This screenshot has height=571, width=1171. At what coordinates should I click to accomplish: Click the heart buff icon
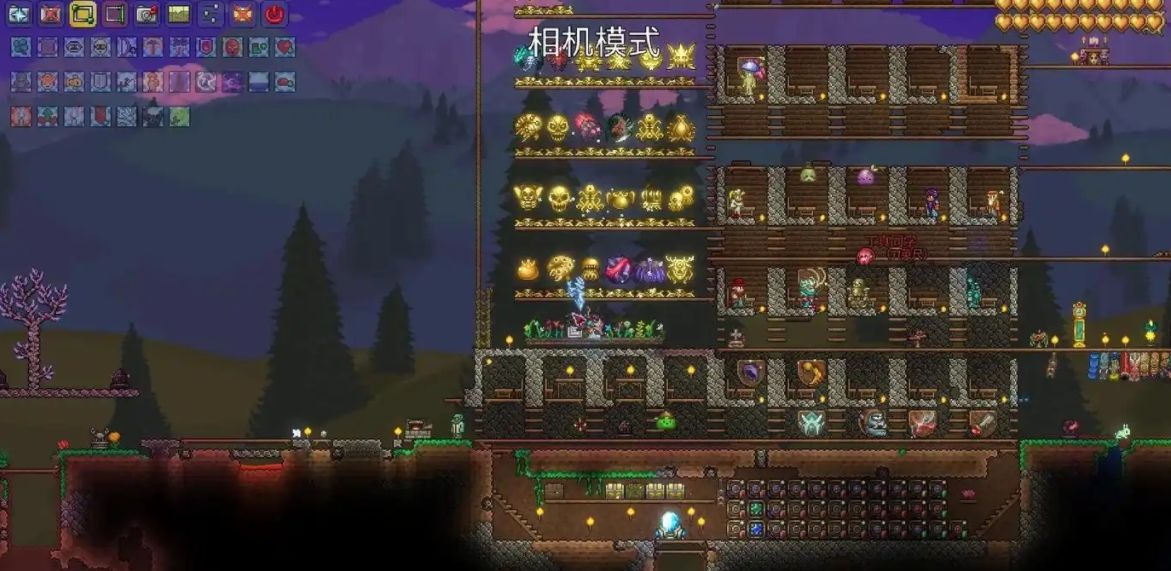pyautogui.click(x=285, y=47)
